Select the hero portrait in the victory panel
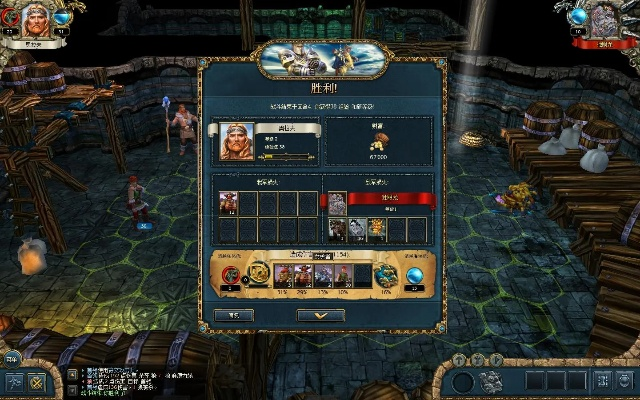 tap(234, 142)
